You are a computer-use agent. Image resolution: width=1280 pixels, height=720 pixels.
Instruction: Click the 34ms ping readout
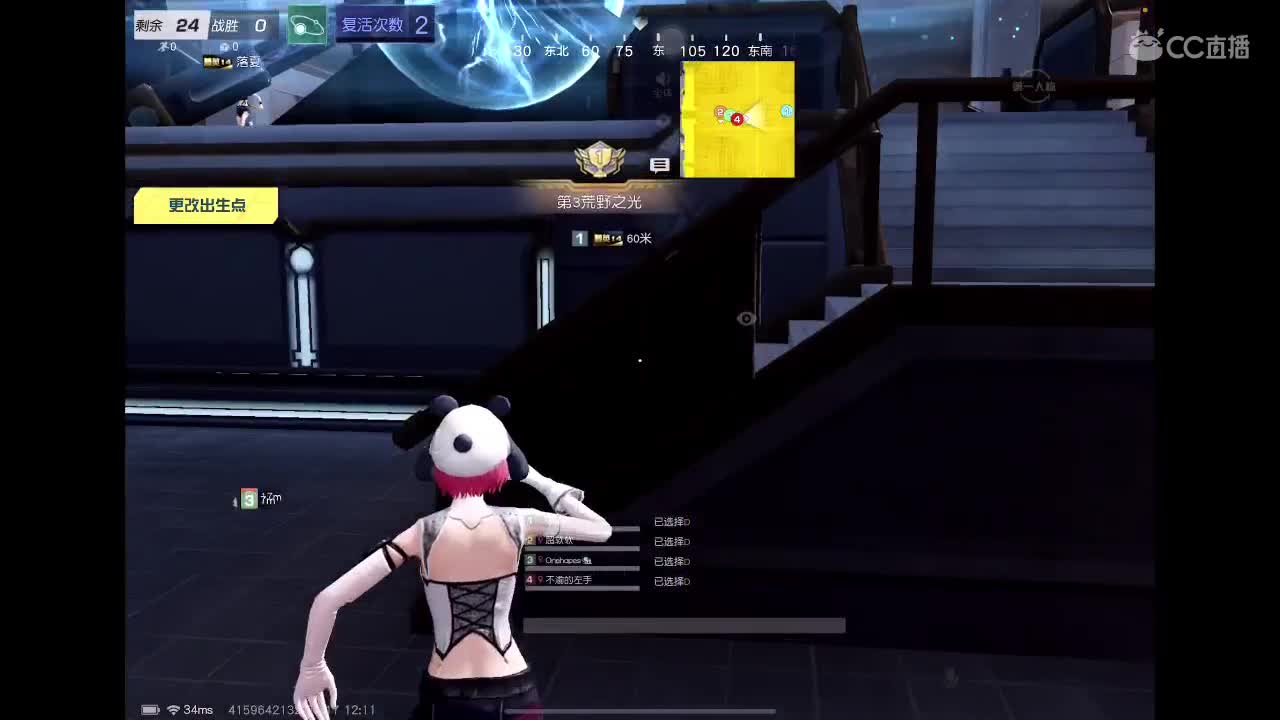click(199, 709)
